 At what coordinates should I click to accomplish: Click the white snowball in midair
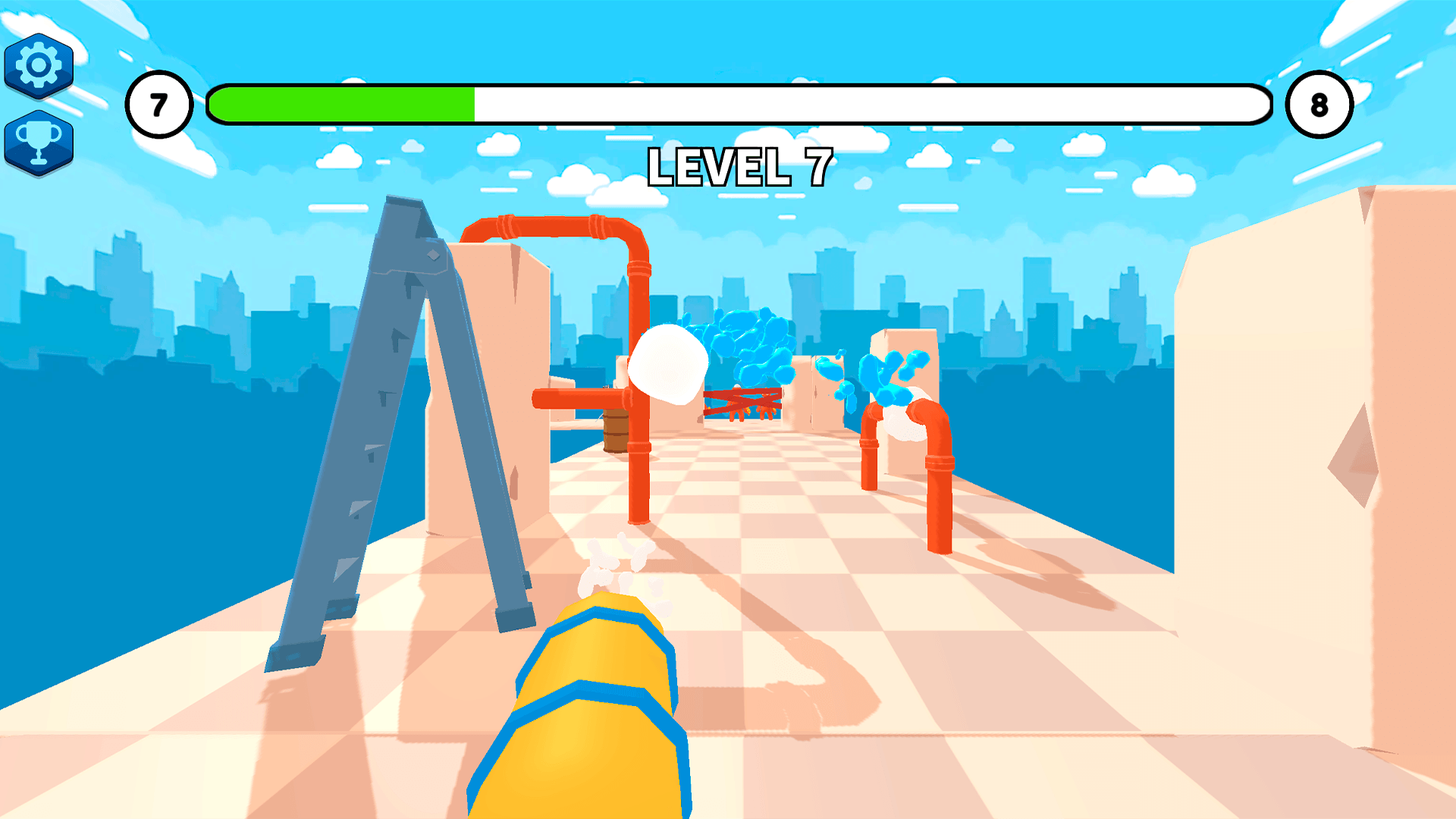tap(667, 364)
